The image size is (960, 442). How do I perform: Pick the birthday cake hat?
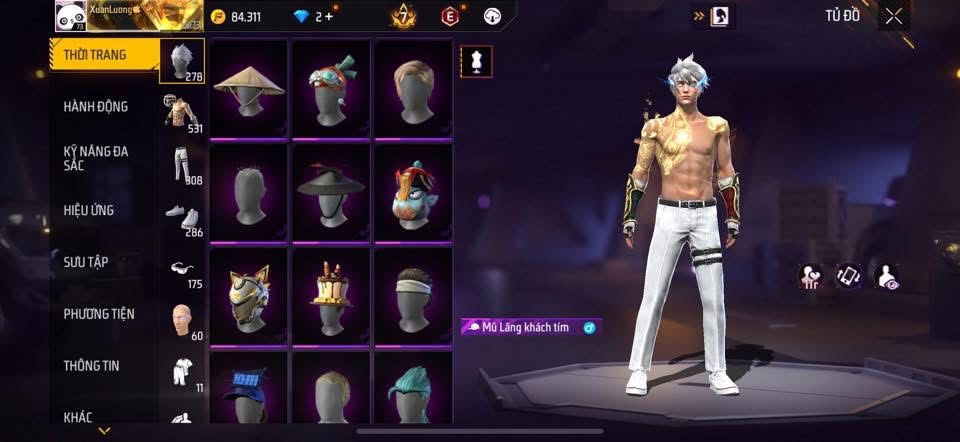coord(331,295)
